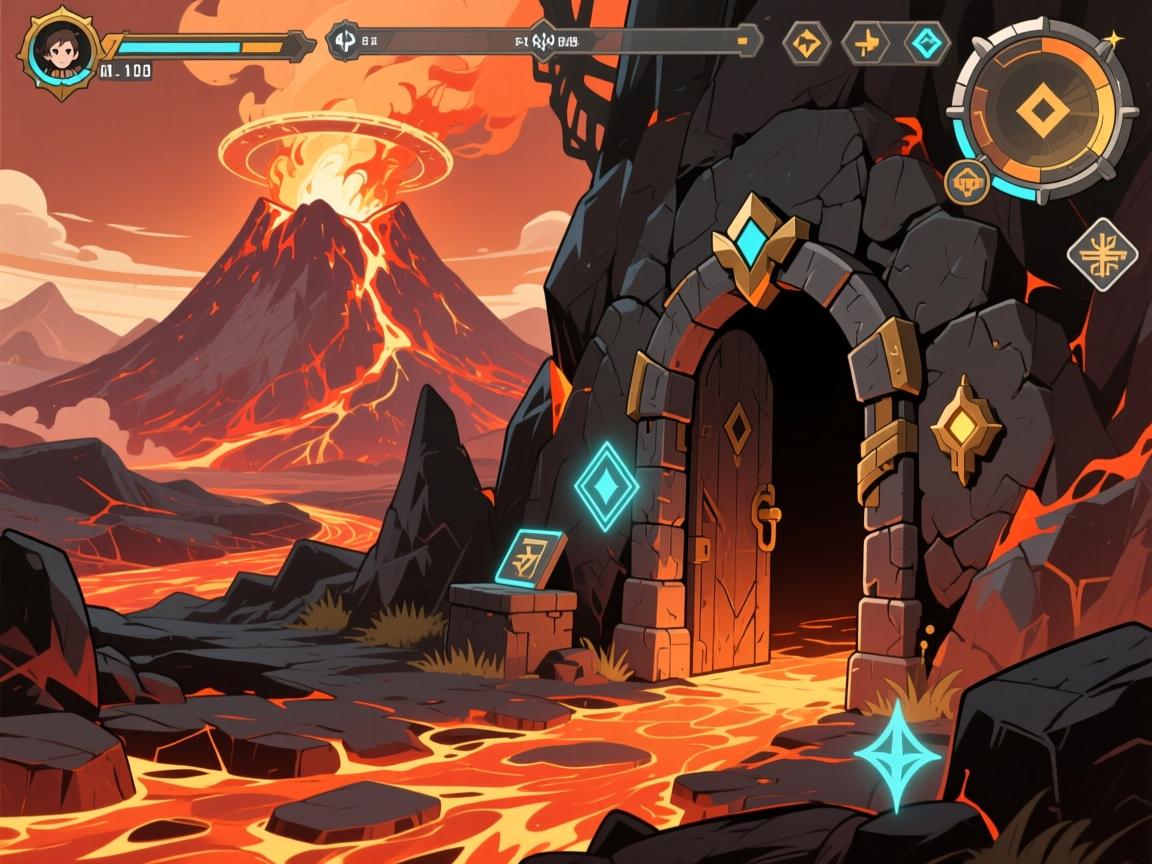Select the first orange hexagon icon
The height and width of the screenshot is (864, 1152).
[805, 42]
